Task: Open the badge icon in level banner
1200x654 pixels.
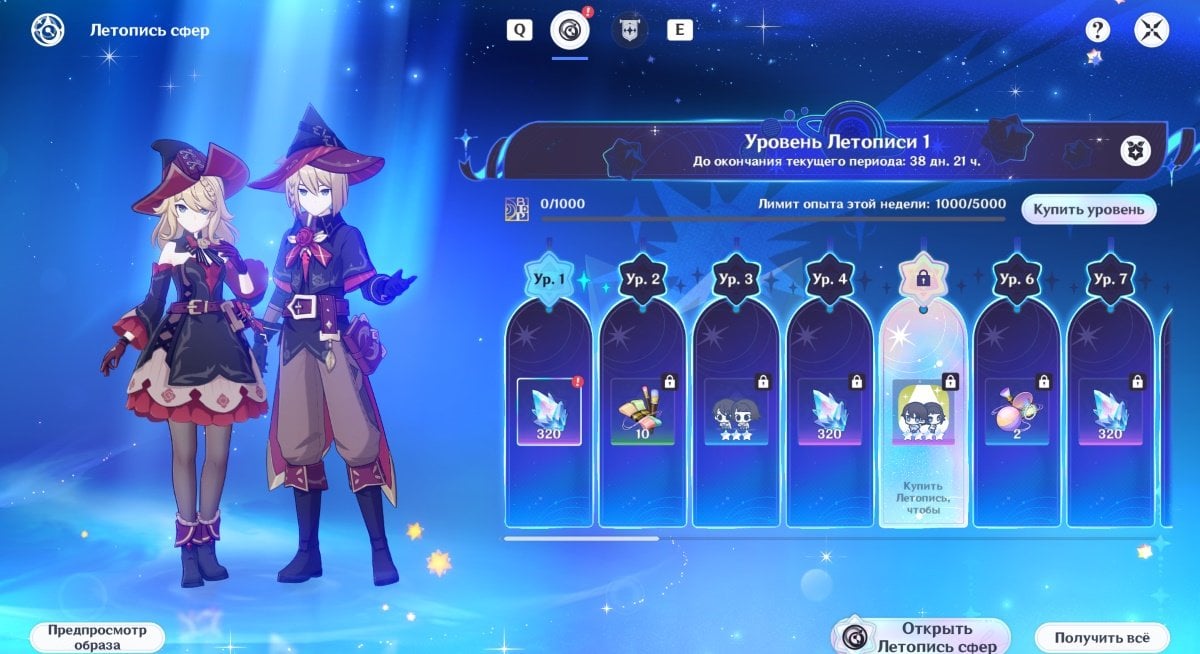Action: click(x=1136, y=151)
